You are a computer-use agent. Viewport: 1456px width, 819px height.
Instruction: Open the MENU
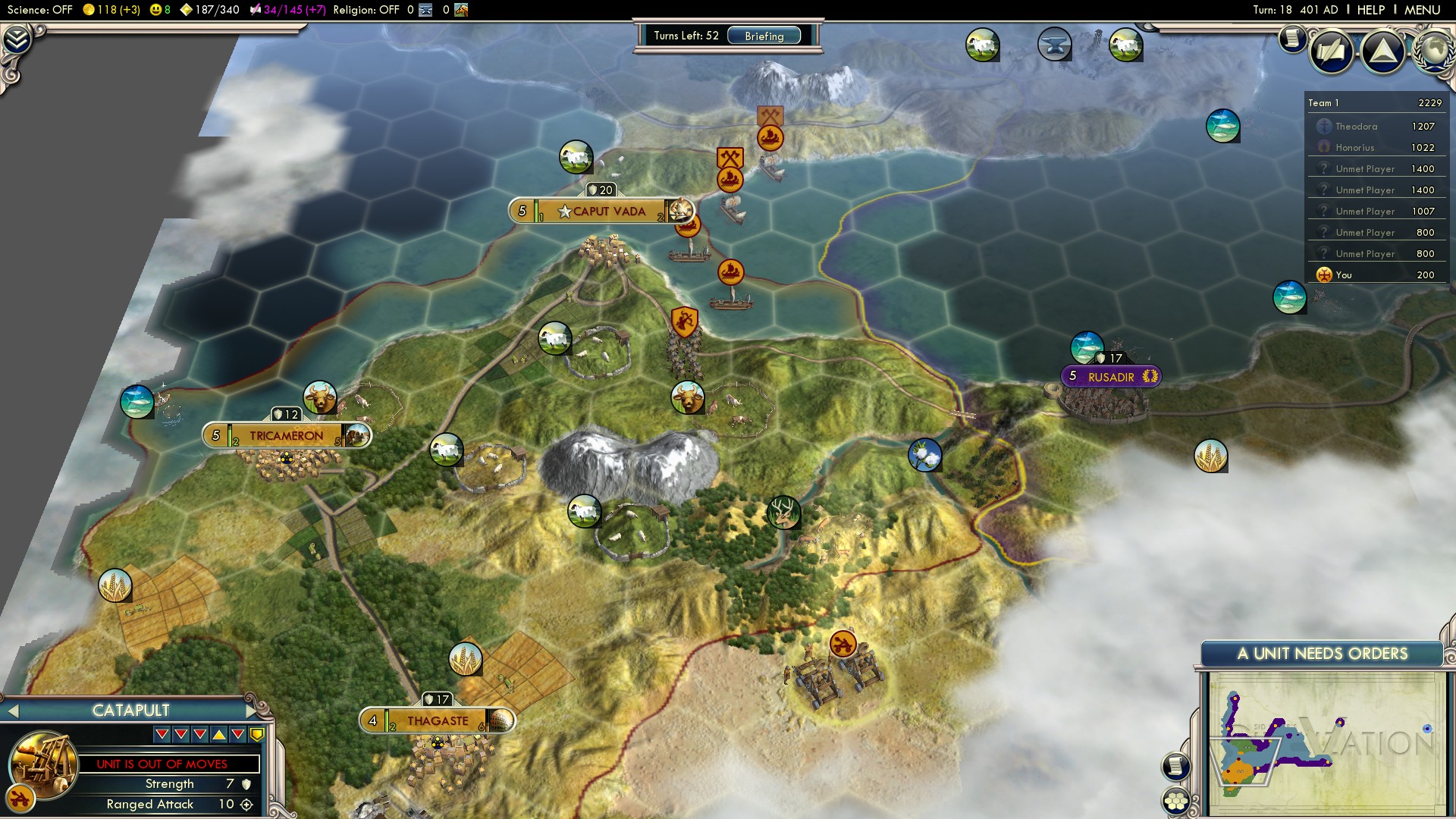click(1426, 9)
